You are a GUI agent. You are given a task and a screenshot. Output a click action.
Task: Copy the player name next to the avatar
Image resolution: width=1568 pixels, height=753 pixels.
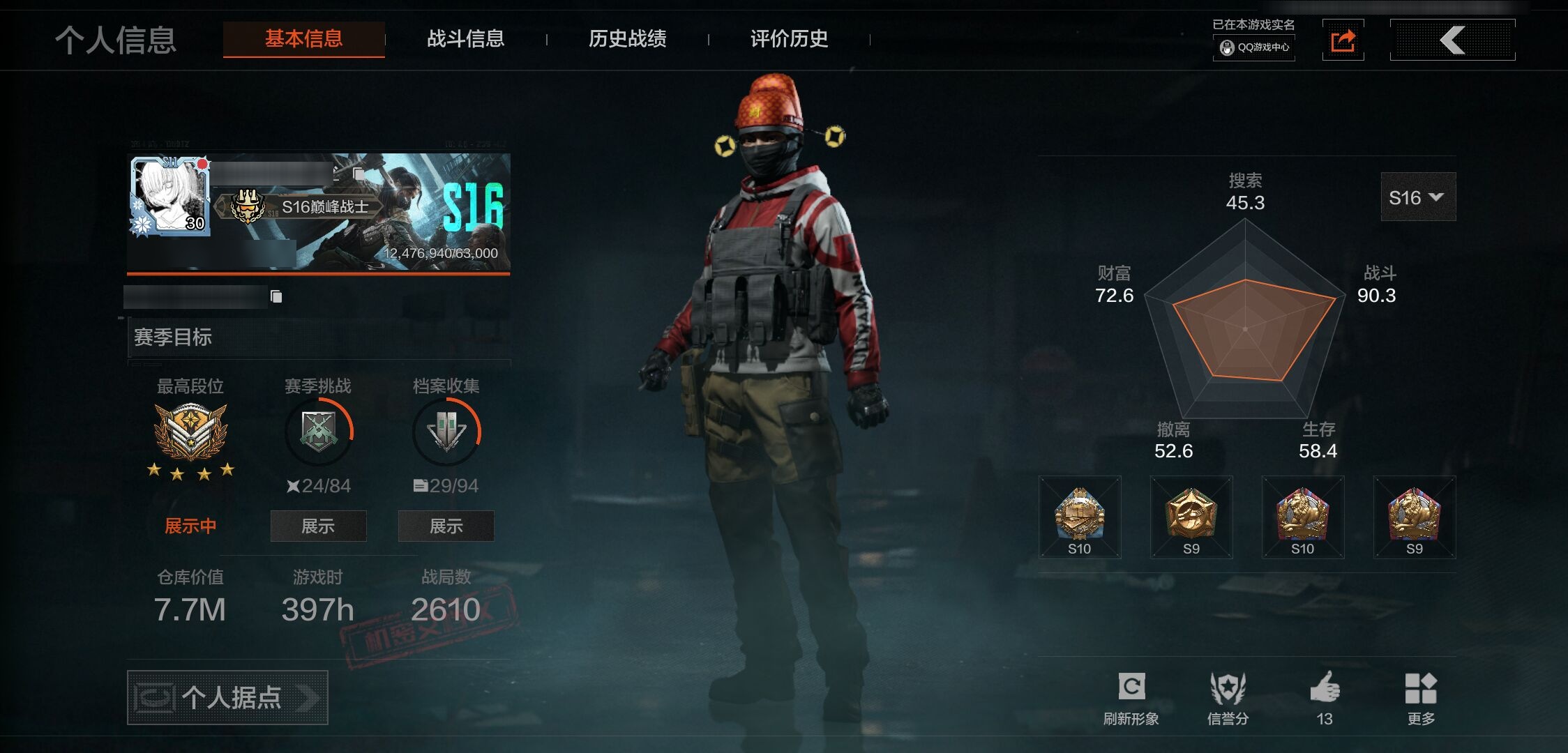(x=359, y=173)
